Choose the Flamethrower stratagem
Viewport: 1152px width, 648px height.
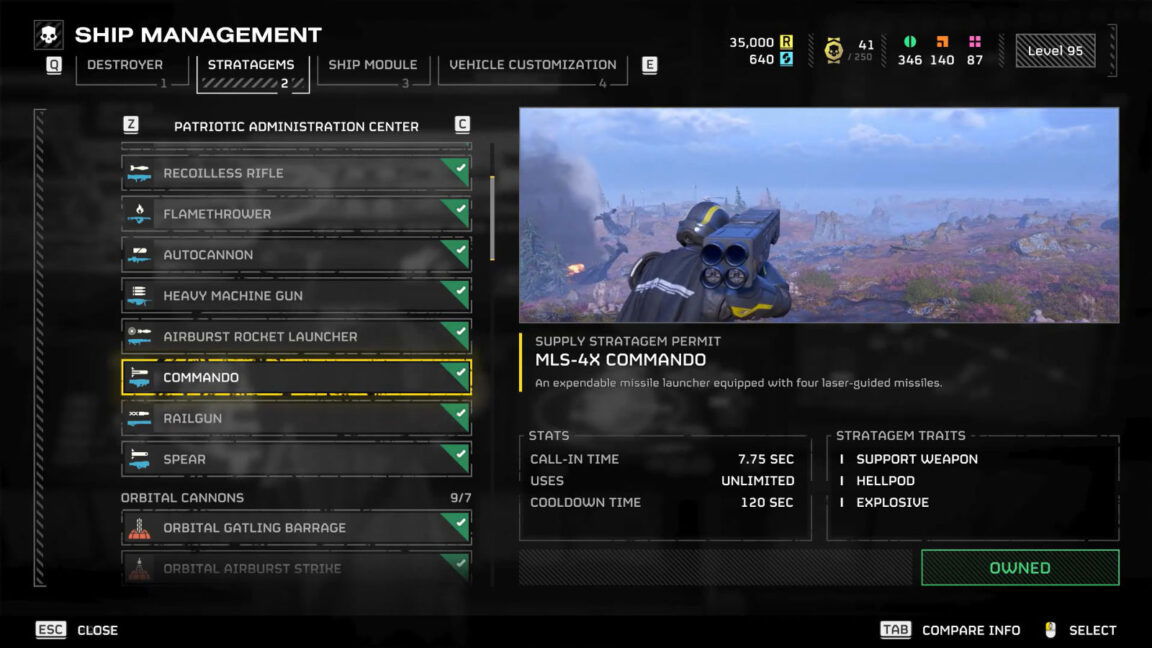tap(296, 214)
